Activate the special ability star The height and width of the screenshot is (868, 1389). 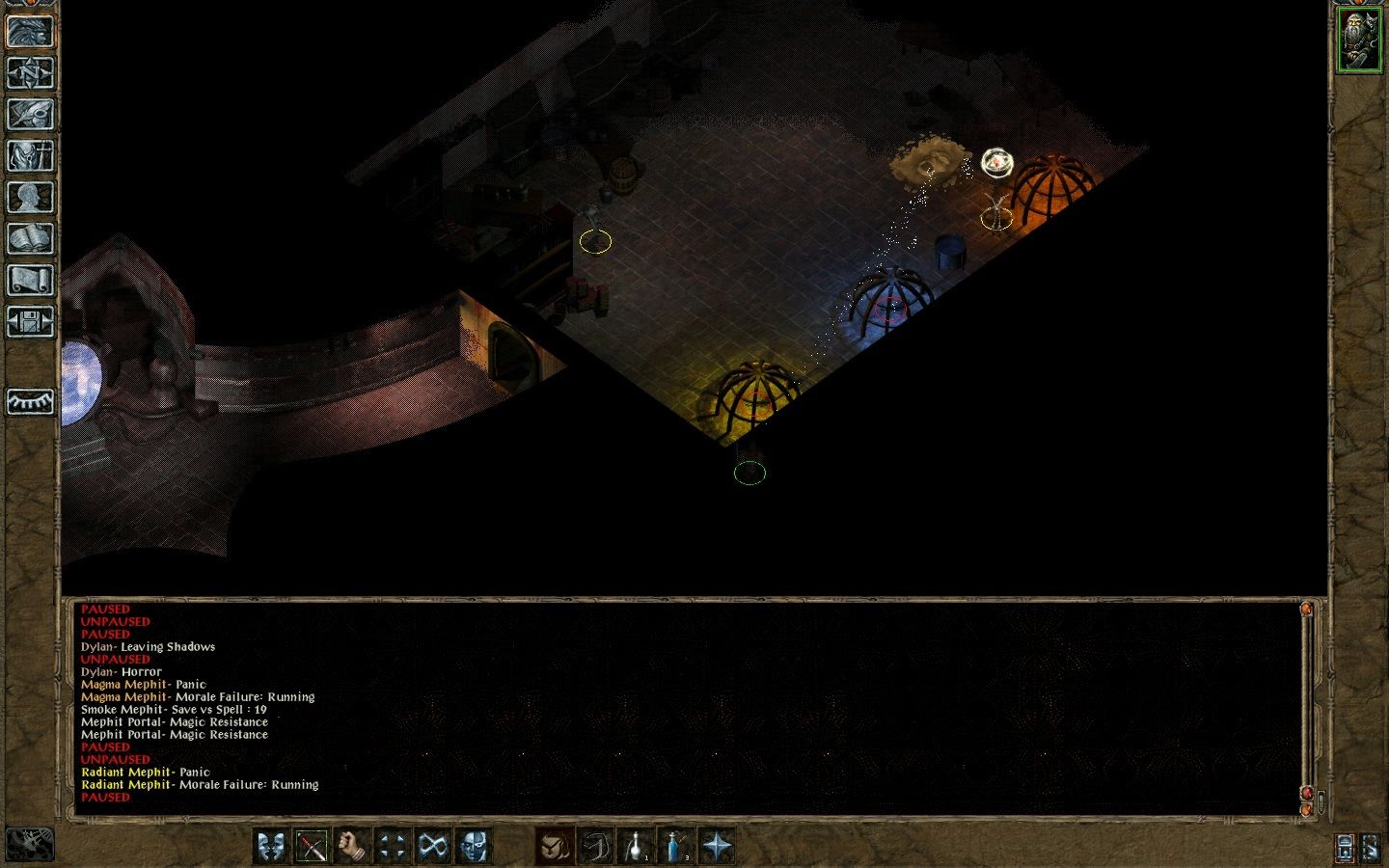click(x=717, y=846)
